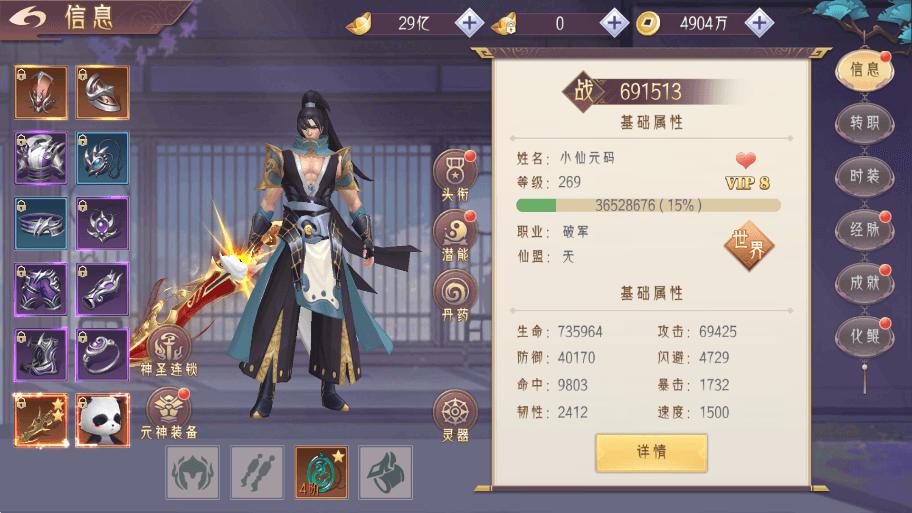
Task: Switch to the 转职 tab
Action: point(863,123)
